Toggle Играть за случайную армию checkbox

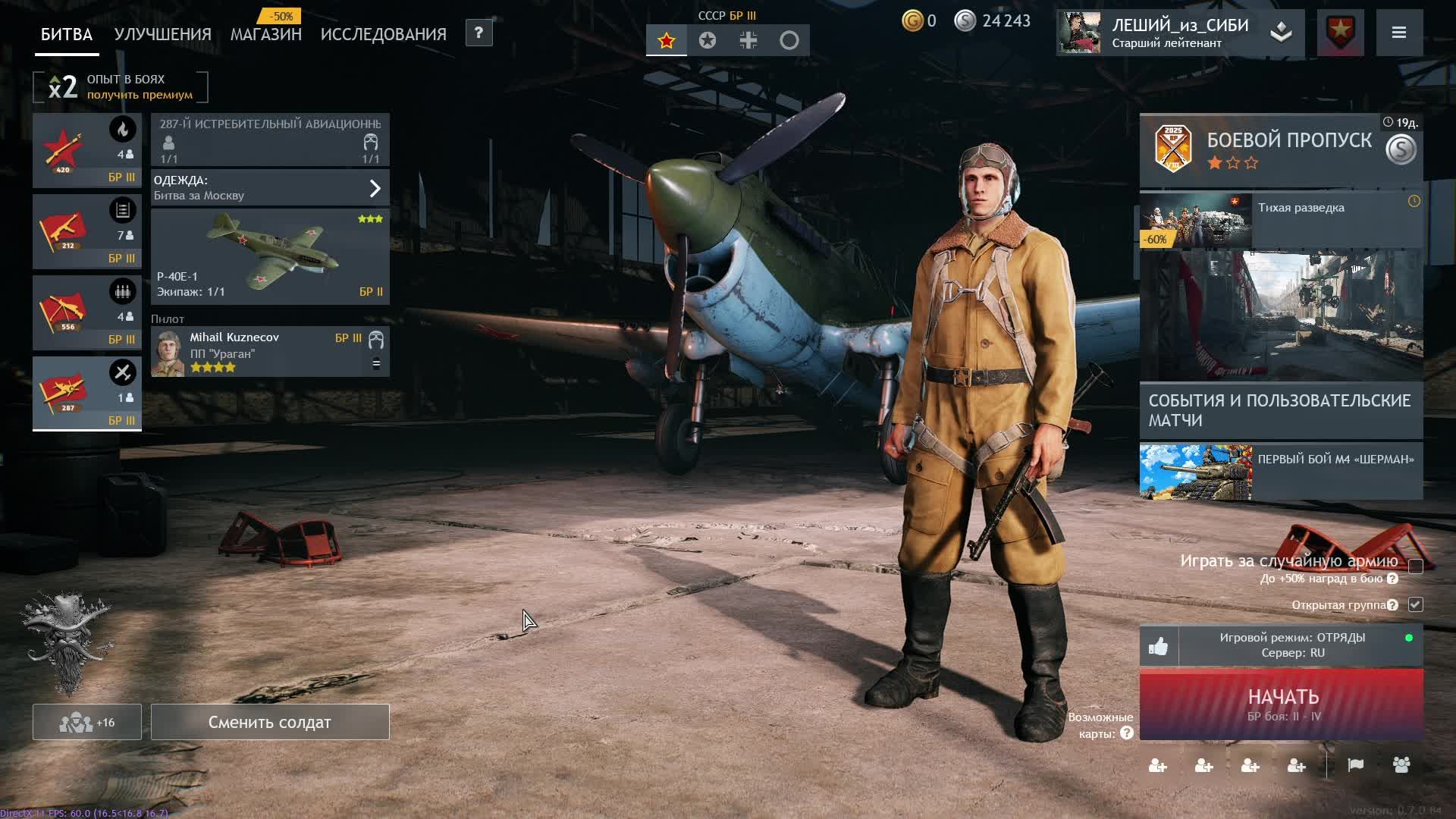(x=1415, y=566)
